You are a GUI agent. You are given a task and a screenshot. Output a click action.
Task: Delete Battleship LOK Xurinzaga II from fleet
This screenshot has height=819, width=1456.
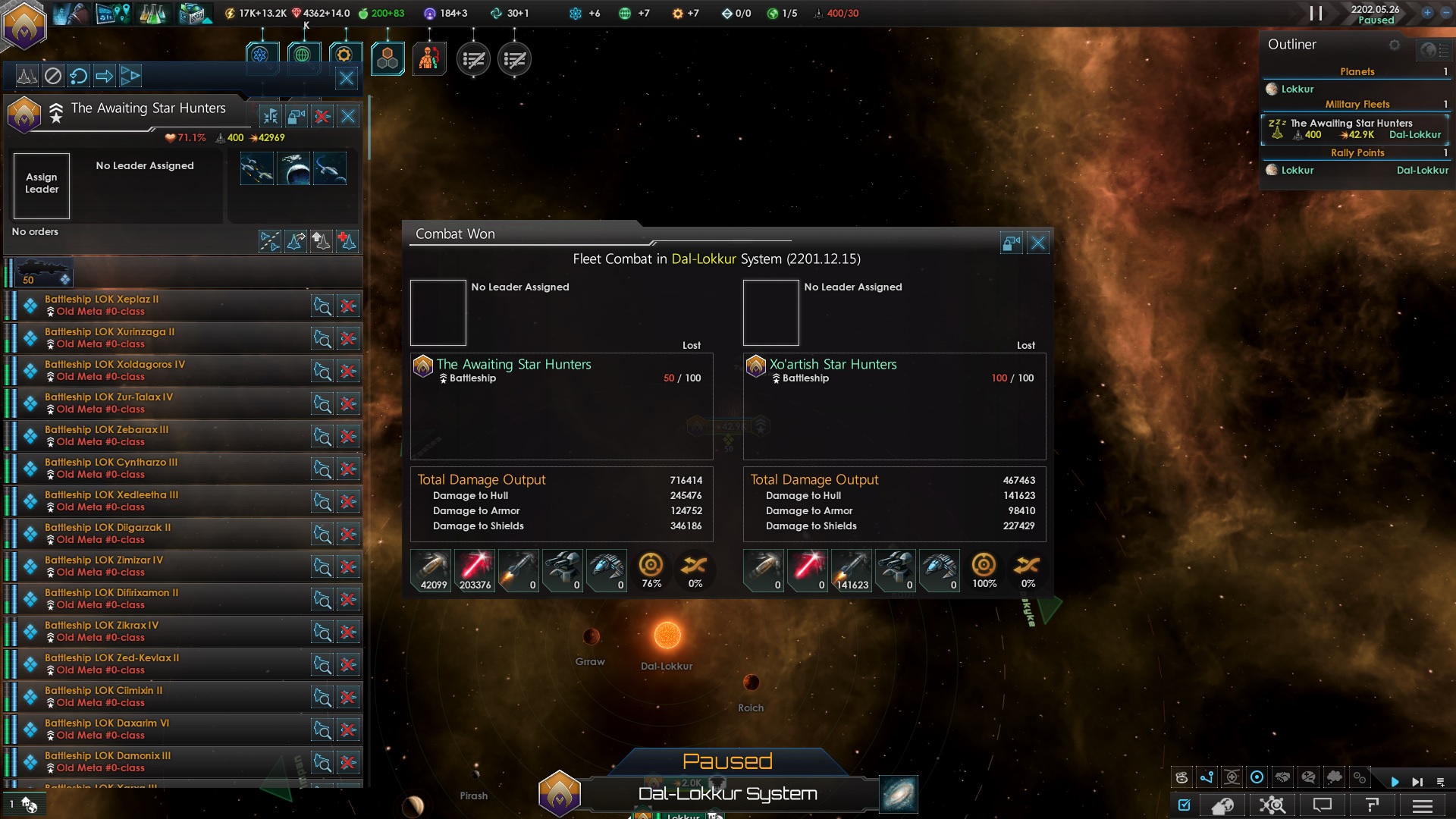pos(348,338)
